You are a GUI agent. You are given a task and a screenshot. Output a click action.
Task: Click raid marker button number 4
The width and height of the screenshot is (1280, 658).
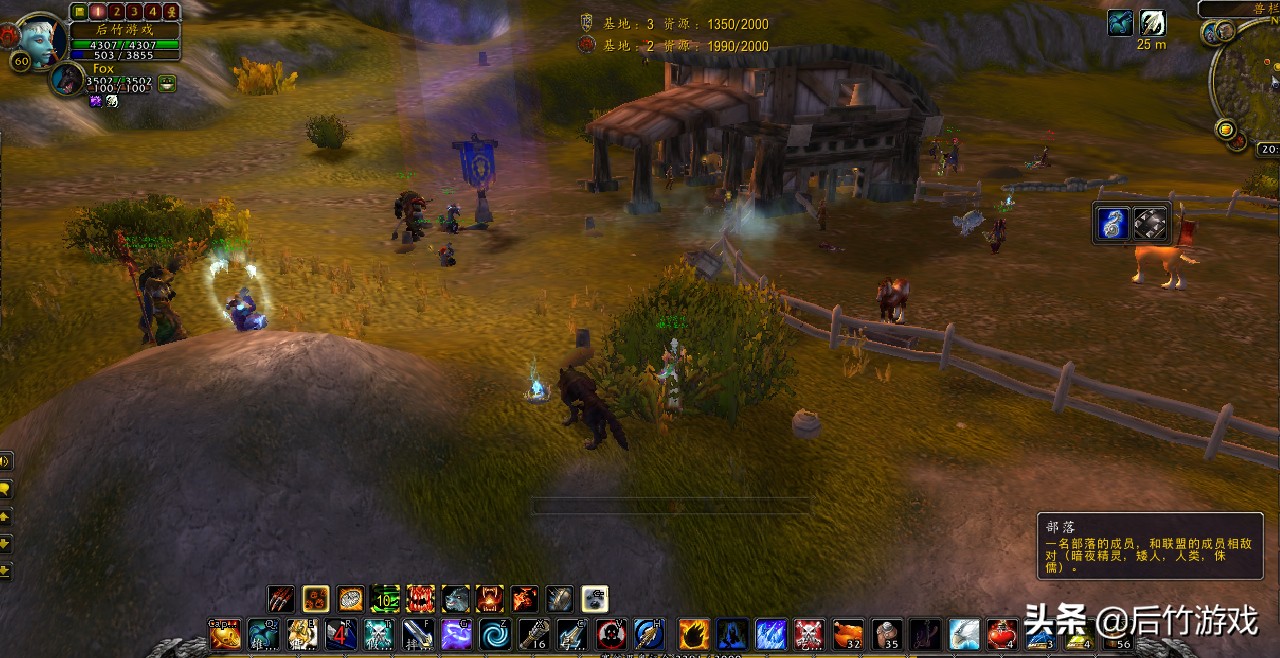[x=153, y=11]
